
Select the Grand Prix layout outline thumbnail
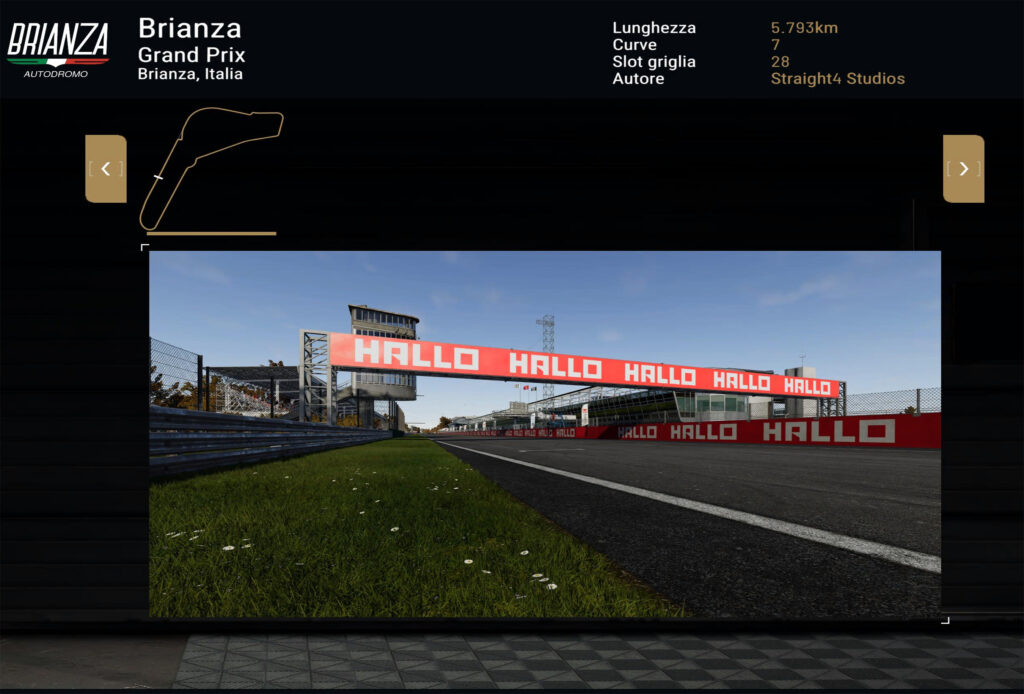pos(211,168)
